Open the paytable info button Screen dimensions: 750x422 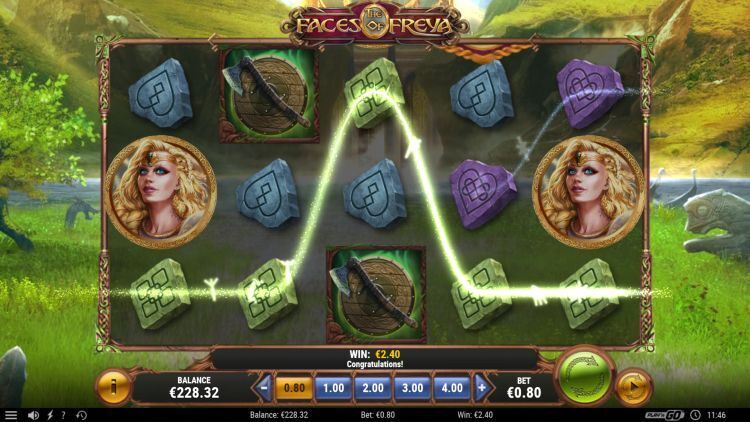[x=113, y=387]
